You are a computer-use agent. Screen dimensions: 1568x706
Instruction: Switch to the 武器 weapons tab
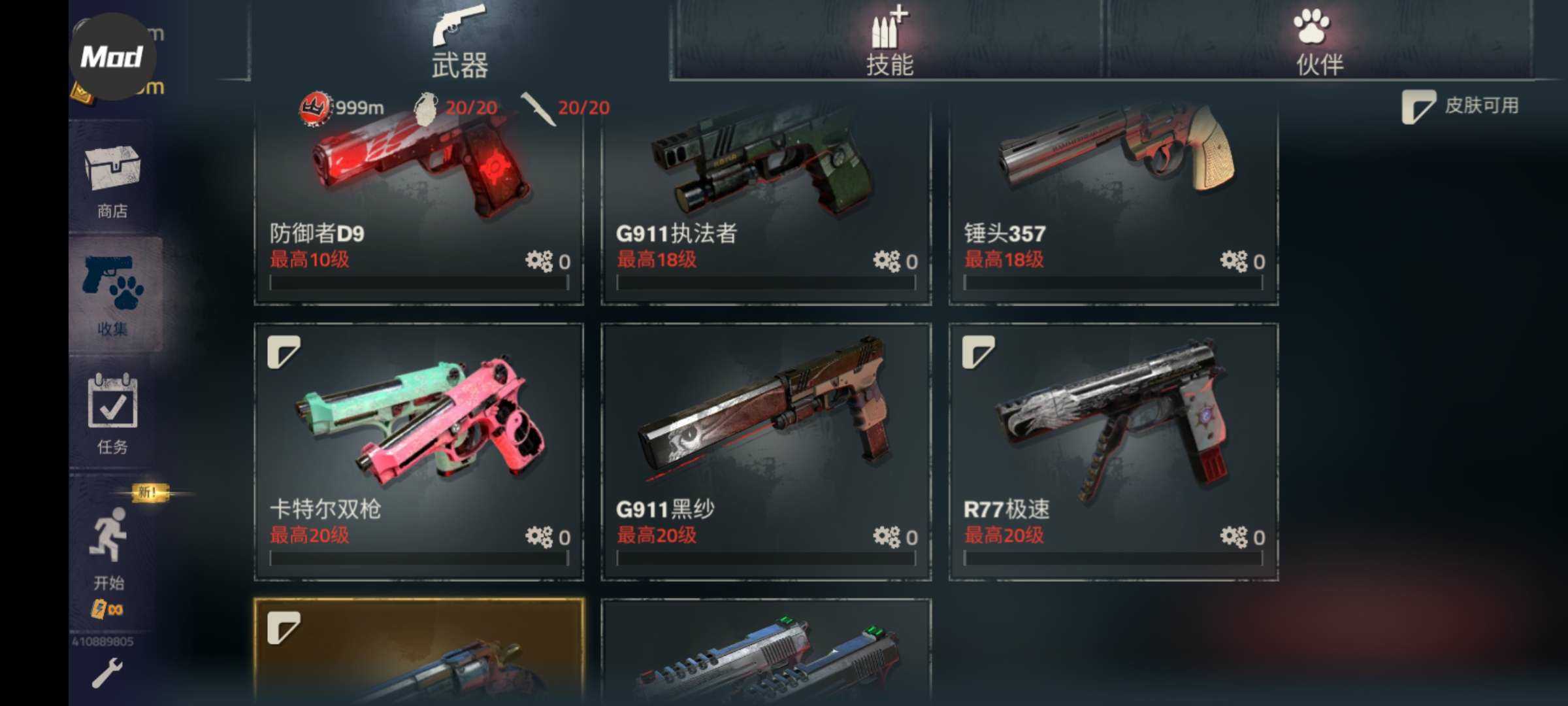[x=459, y=42]
